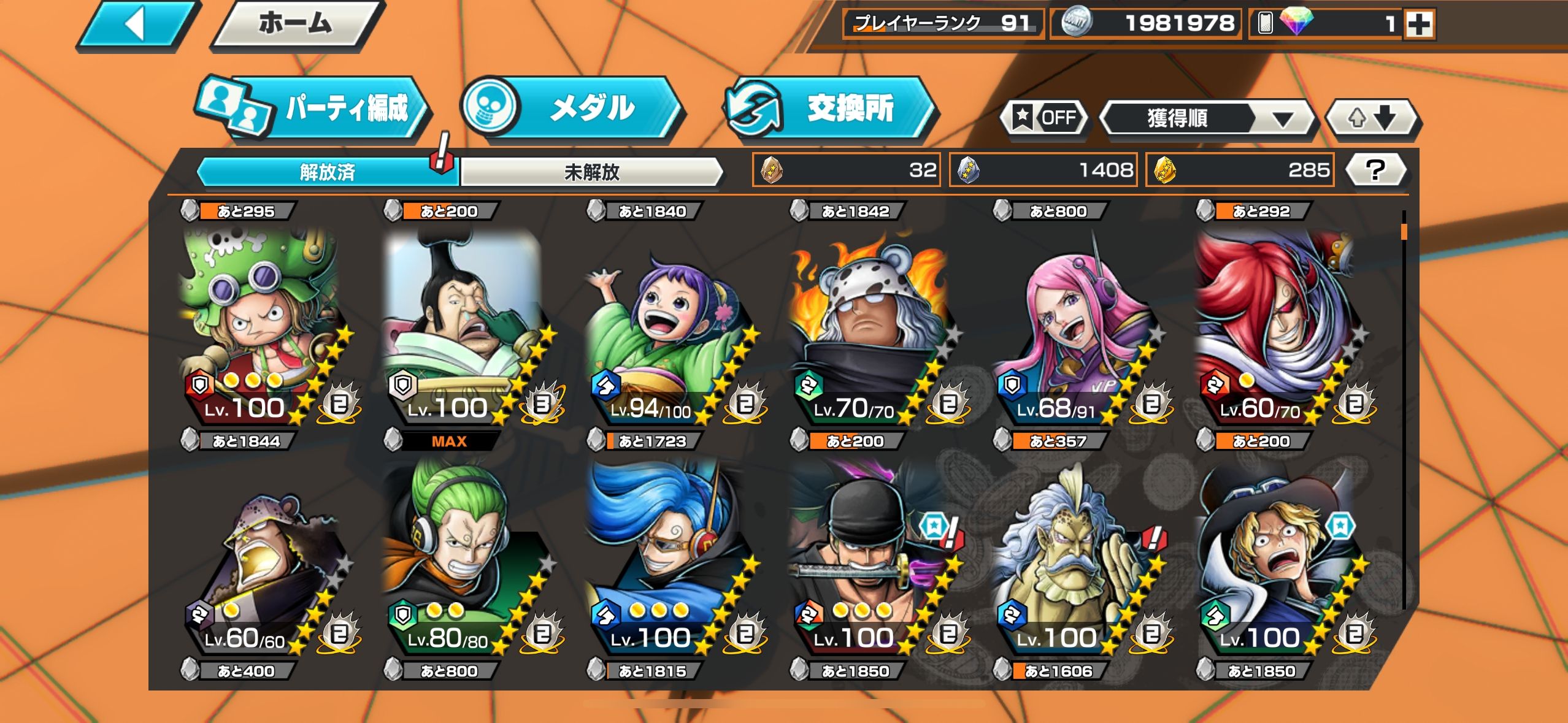
Task: Select the 解放済 tab
Action: [328, 172]
